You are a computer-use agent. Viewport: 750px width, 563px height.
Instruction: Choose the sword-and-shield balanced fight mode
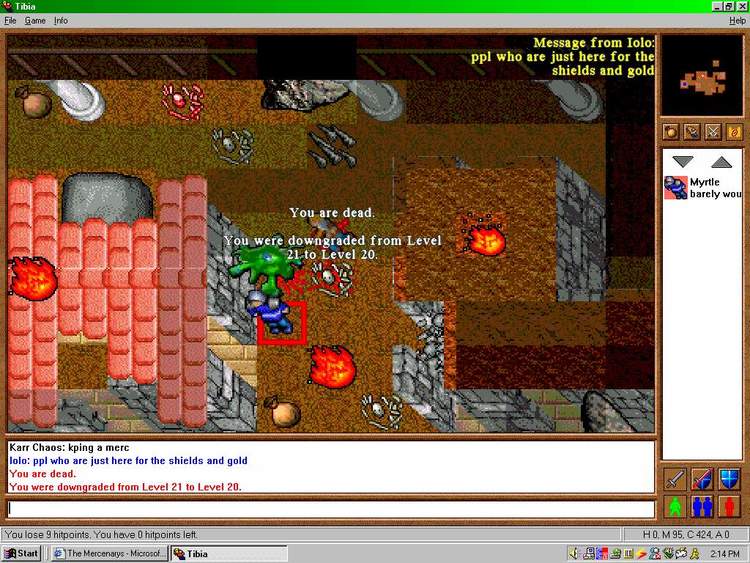click(x=702, y=478)
